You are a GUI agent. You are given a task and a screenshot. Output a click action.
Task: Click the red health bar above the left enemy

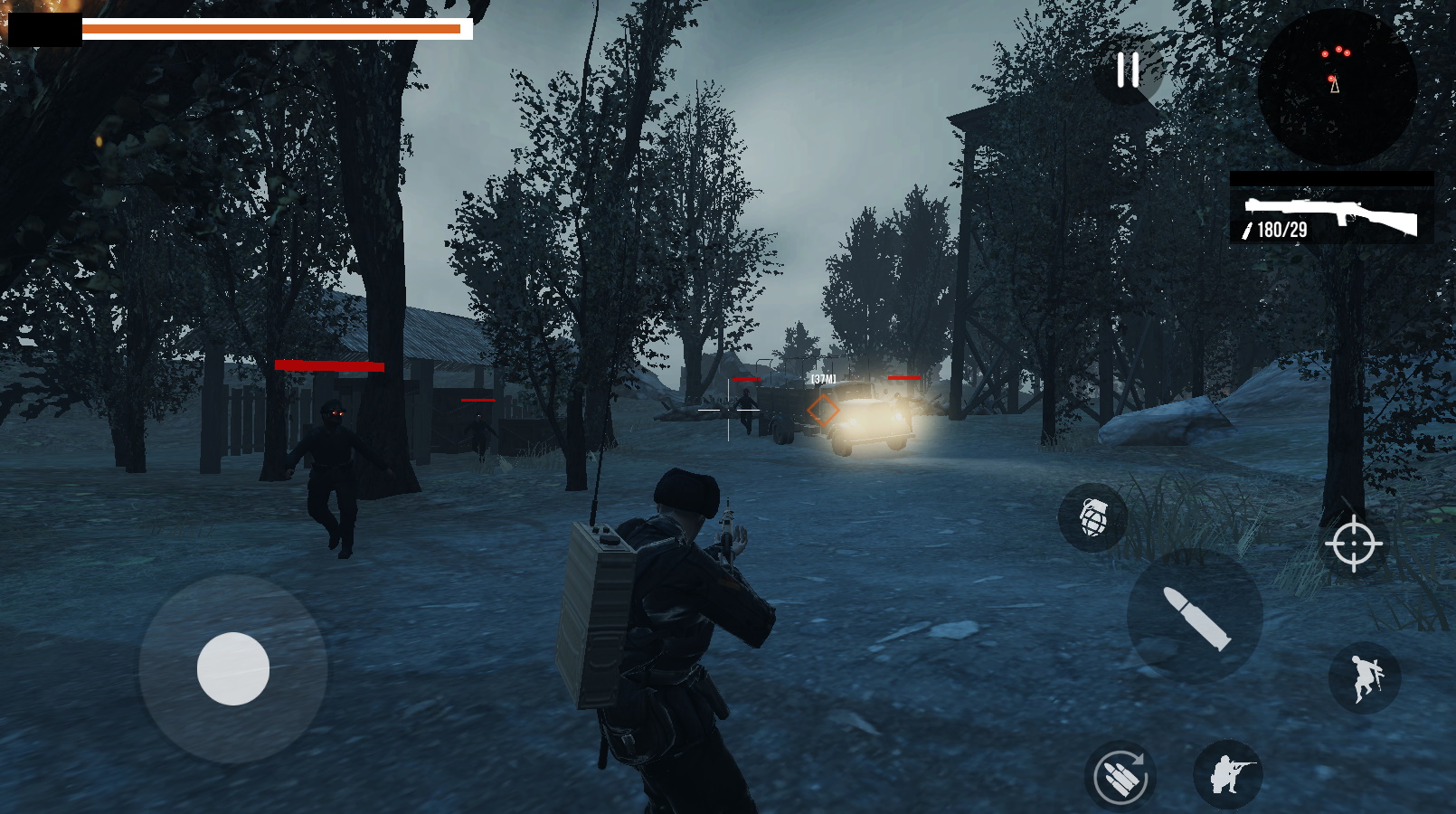coord(330,367)
